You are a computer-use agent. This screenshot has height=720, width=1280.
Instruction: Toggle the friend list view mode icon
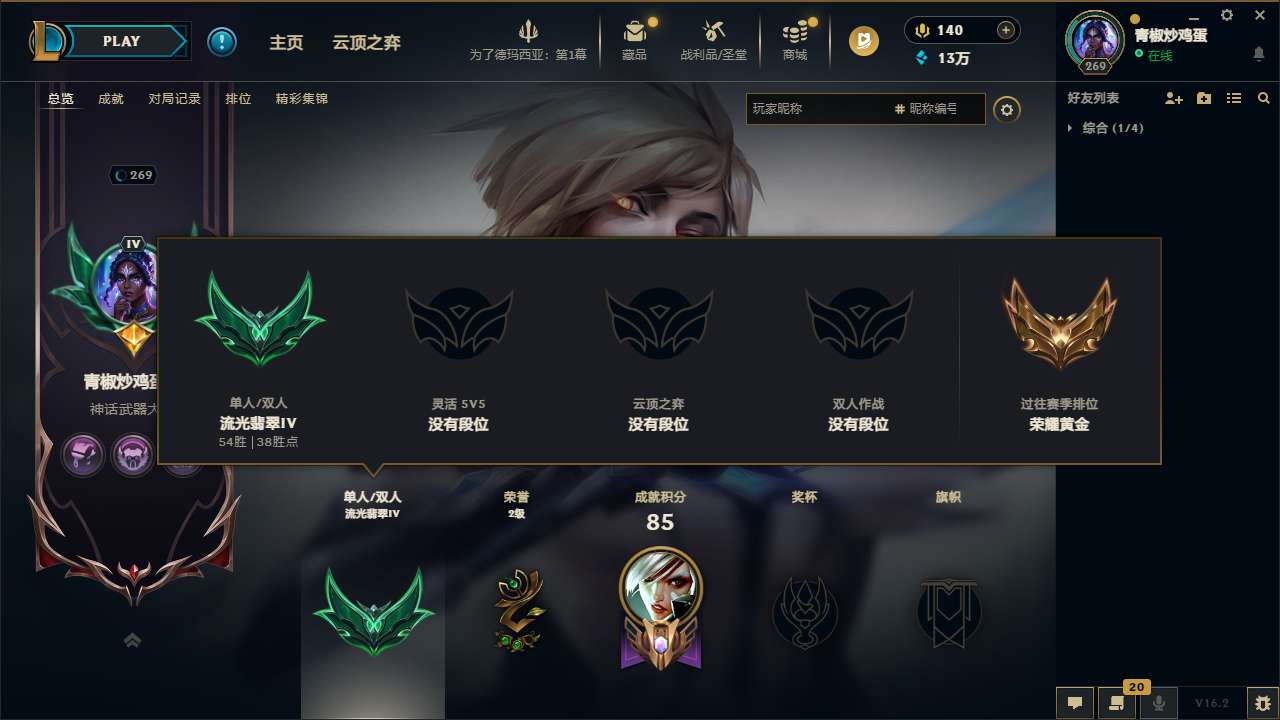click(1233, 98)
